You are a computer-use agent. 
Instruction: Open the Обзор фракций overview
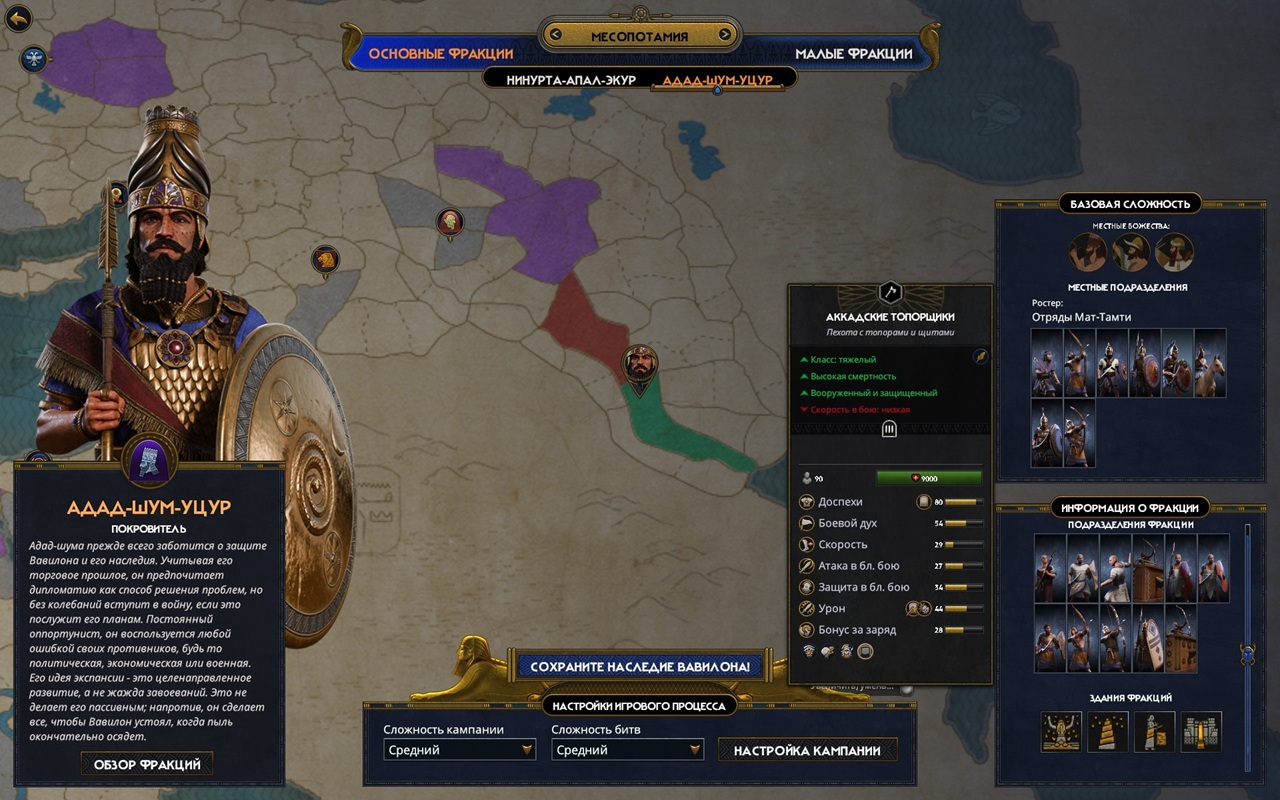147,765
